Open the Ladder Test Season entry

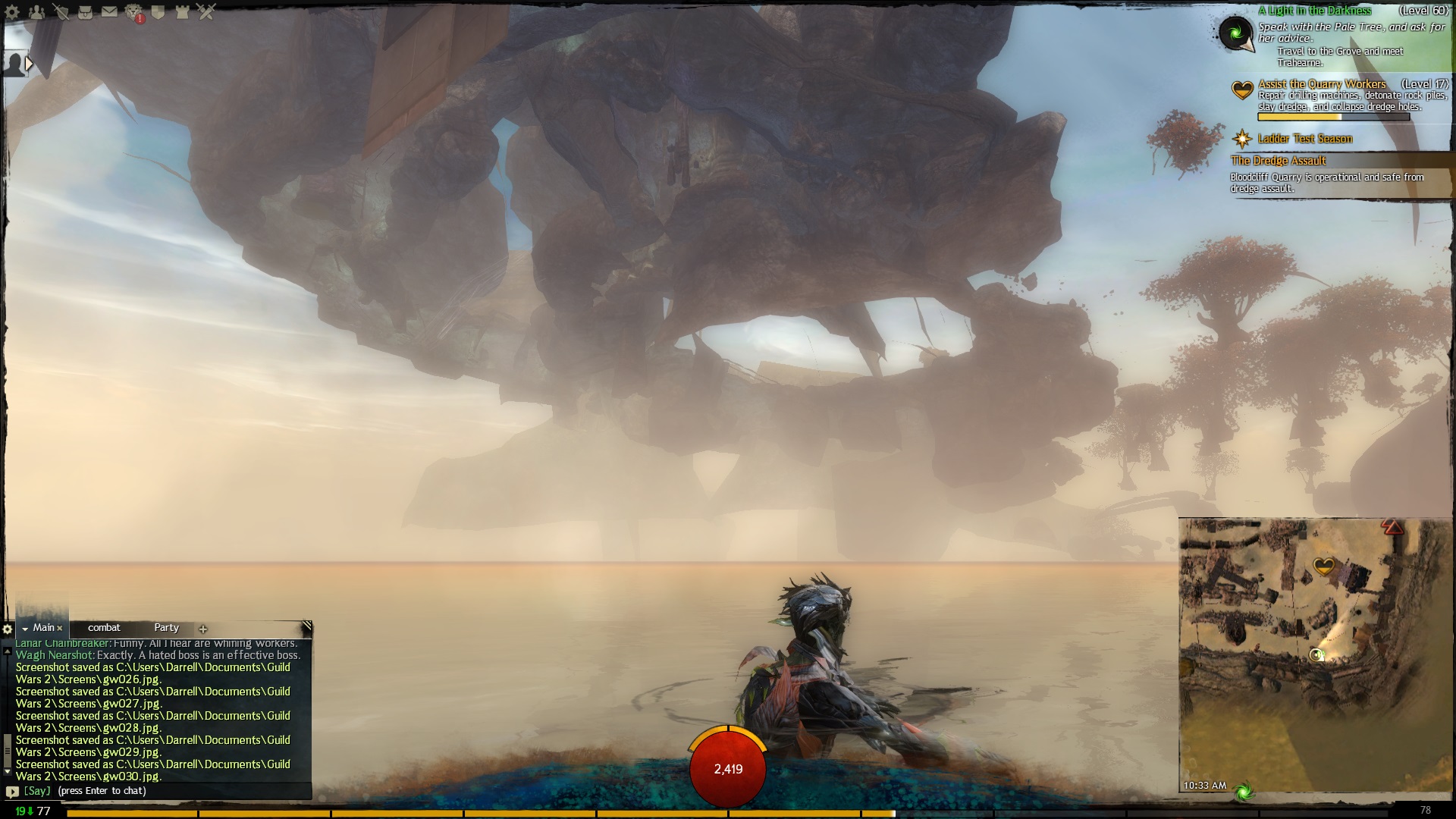tap(1304, 139)
